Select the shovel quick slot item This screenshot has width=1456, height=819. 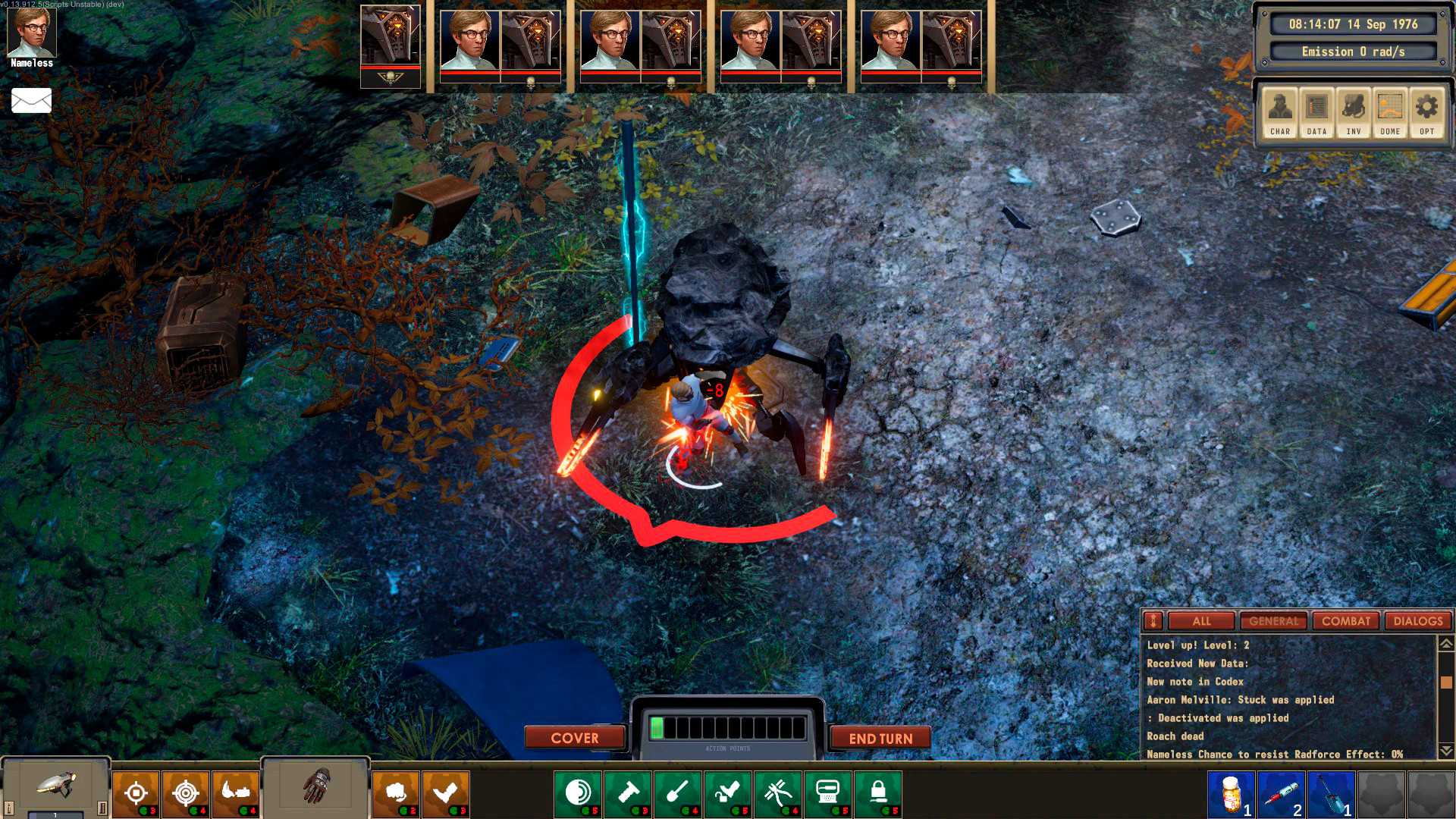point(1331,793)
